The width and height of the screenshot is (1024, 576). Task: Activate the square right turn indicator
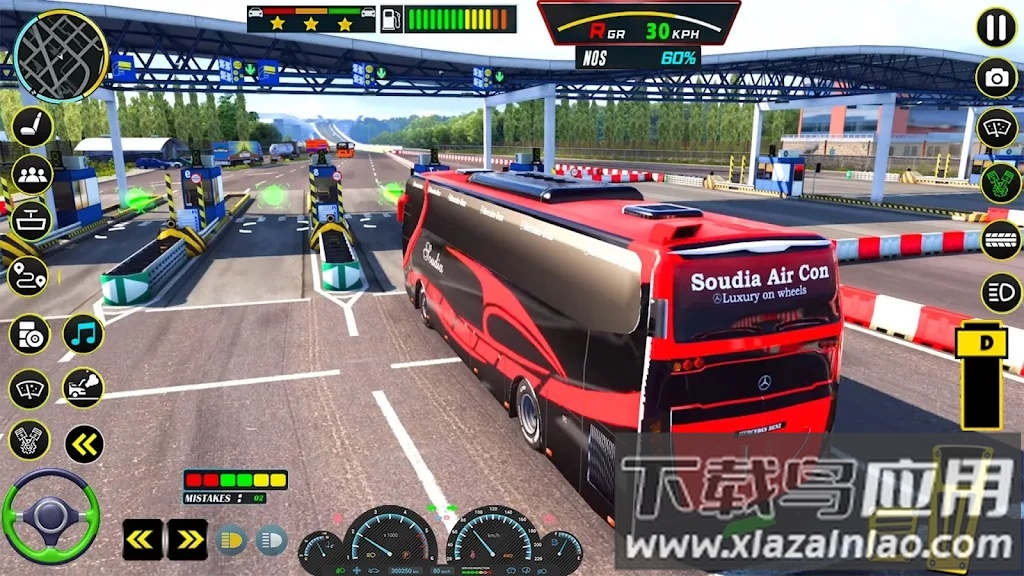187,540
